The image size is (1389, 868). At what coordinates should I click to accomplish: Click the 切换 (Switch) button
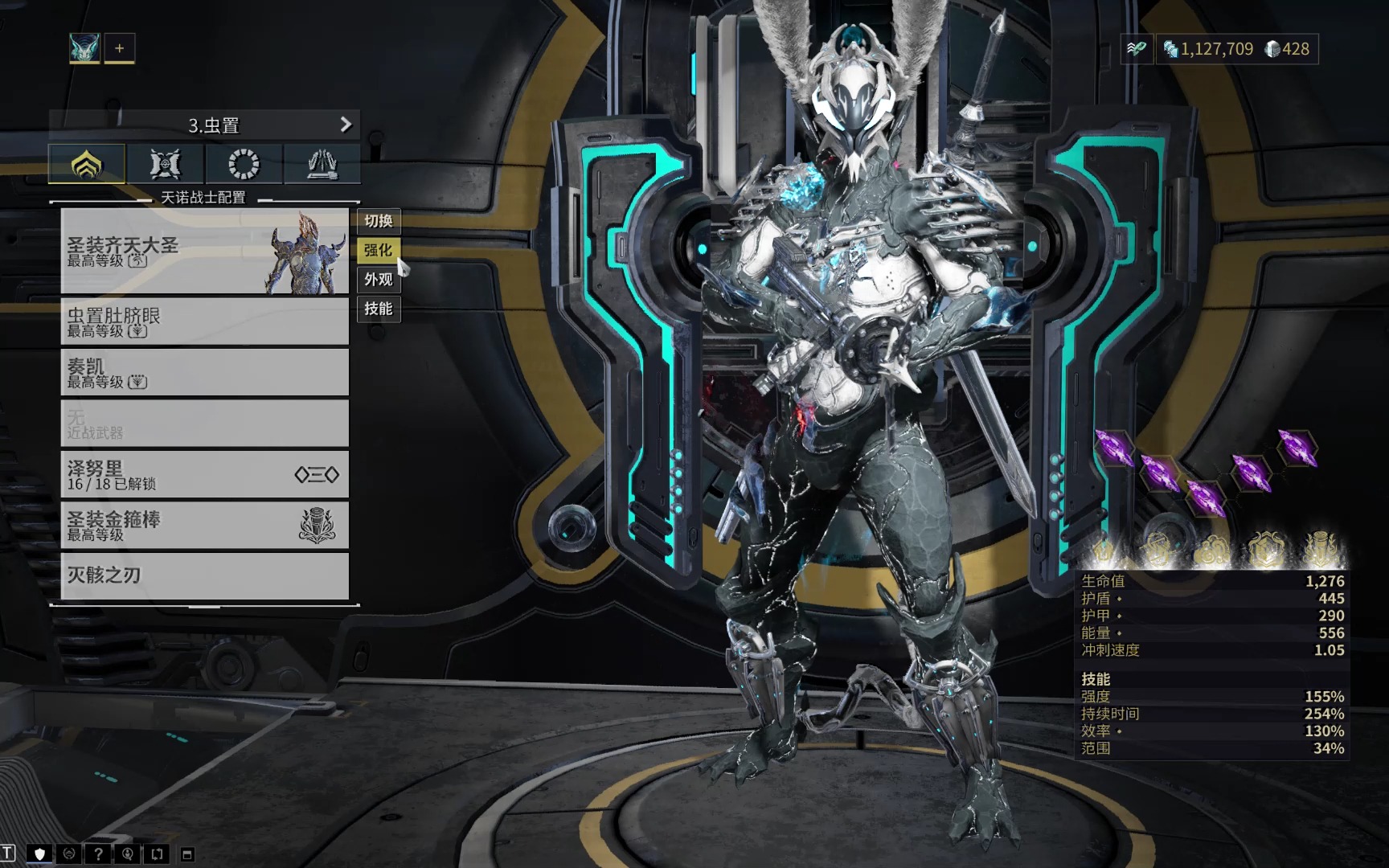click(379, 221)
